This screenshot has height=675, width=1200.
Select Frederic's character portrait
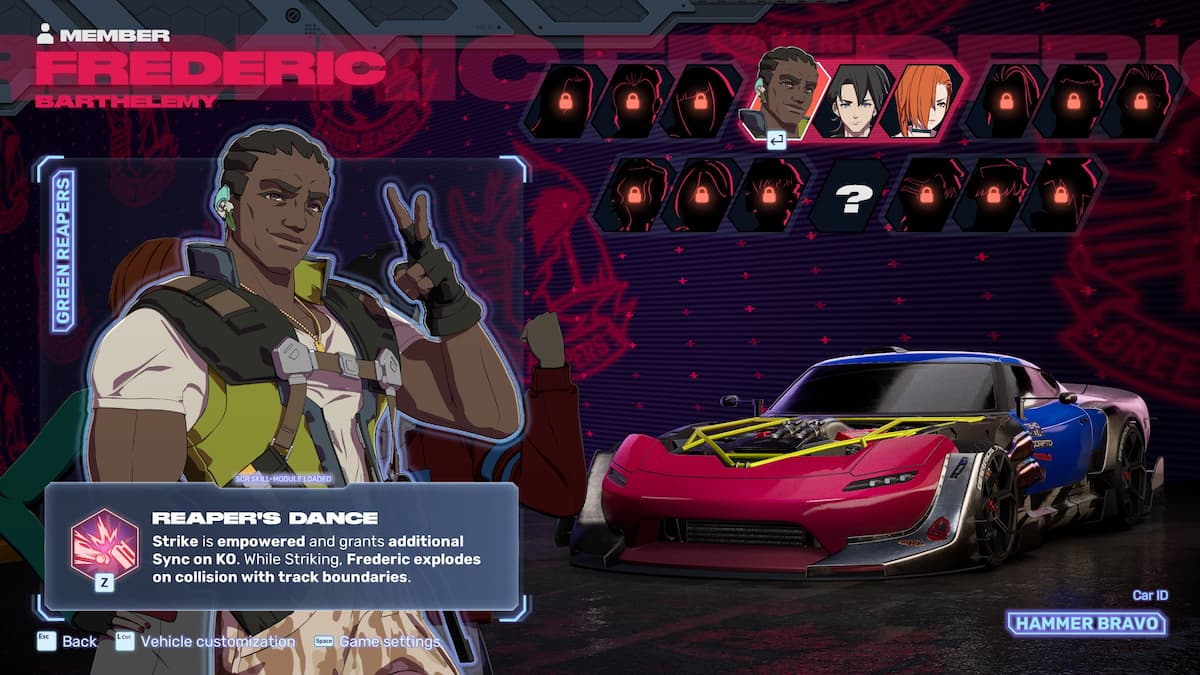tap(782, 95)
